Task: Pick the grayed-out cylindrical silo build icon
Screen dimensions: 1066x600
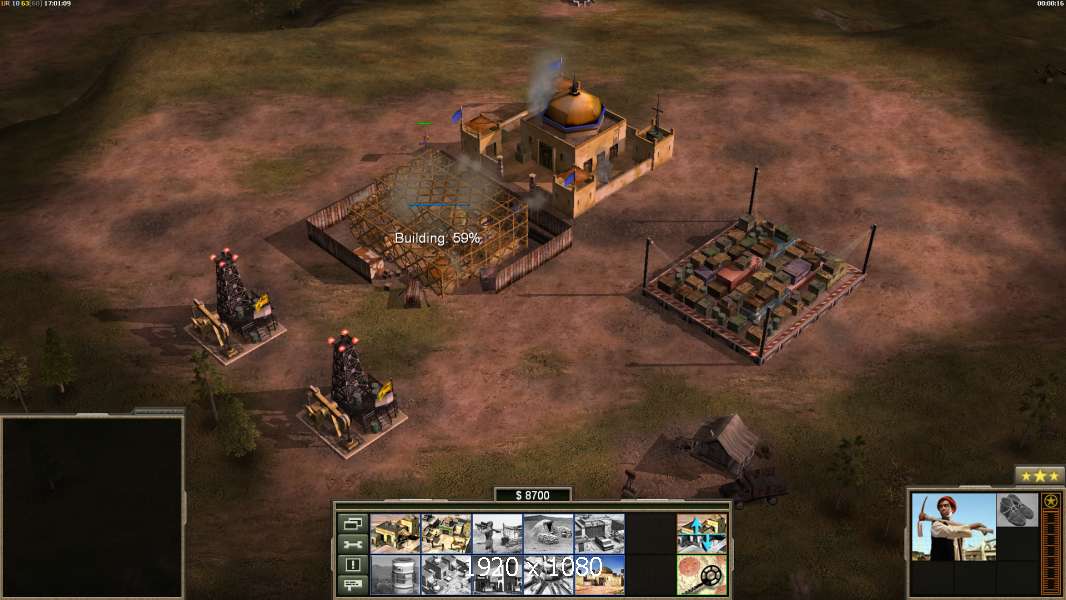Action: tap(395, 574)
